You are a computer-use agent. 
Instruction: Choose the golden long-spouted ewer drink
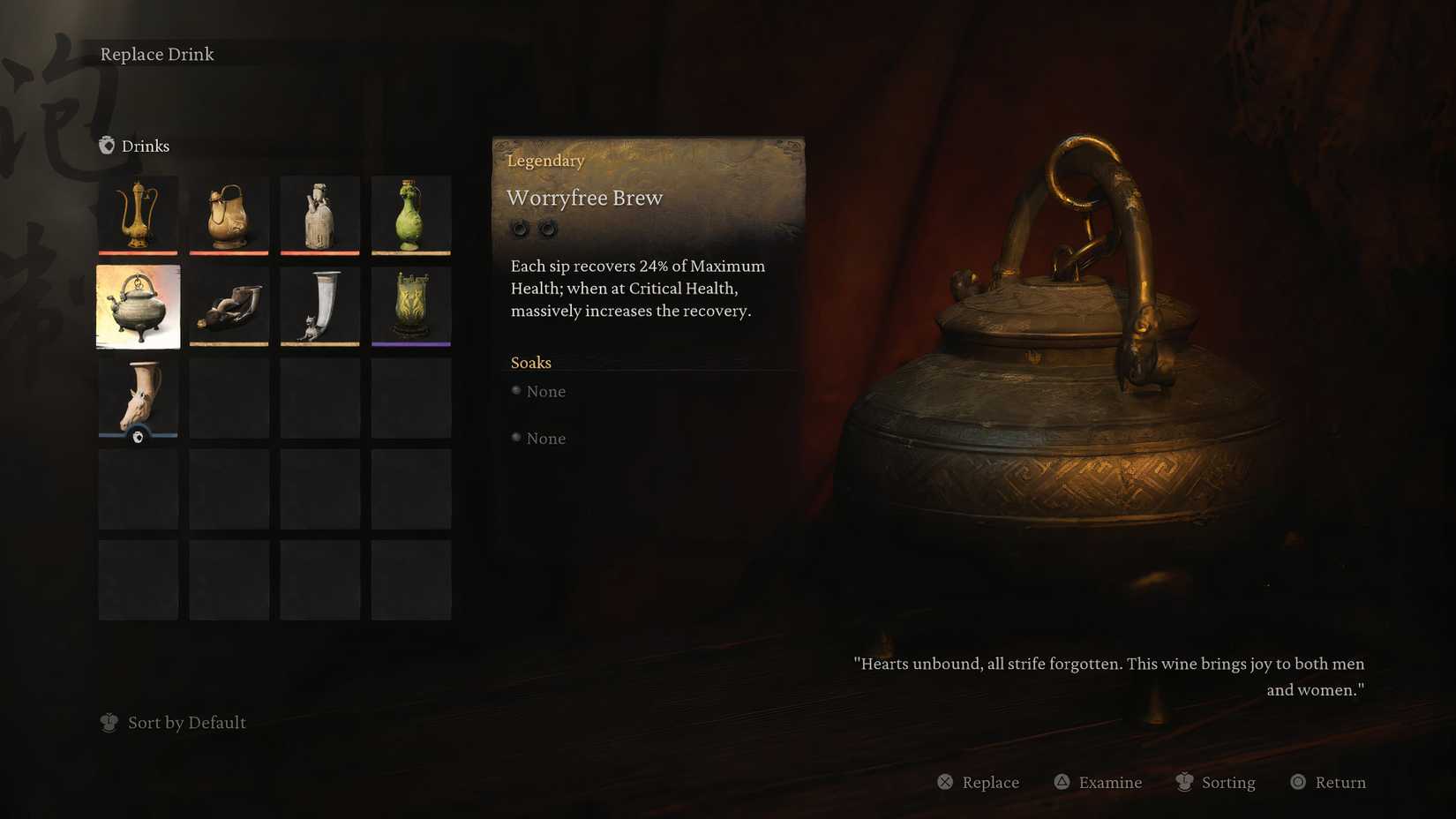coord(138,214)
